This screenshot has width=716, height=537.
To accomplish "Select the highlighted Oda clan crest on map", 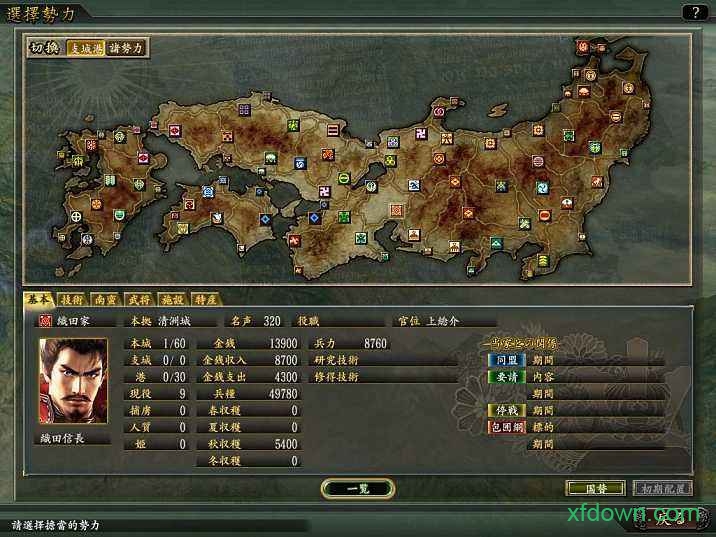I will [396, 211].
